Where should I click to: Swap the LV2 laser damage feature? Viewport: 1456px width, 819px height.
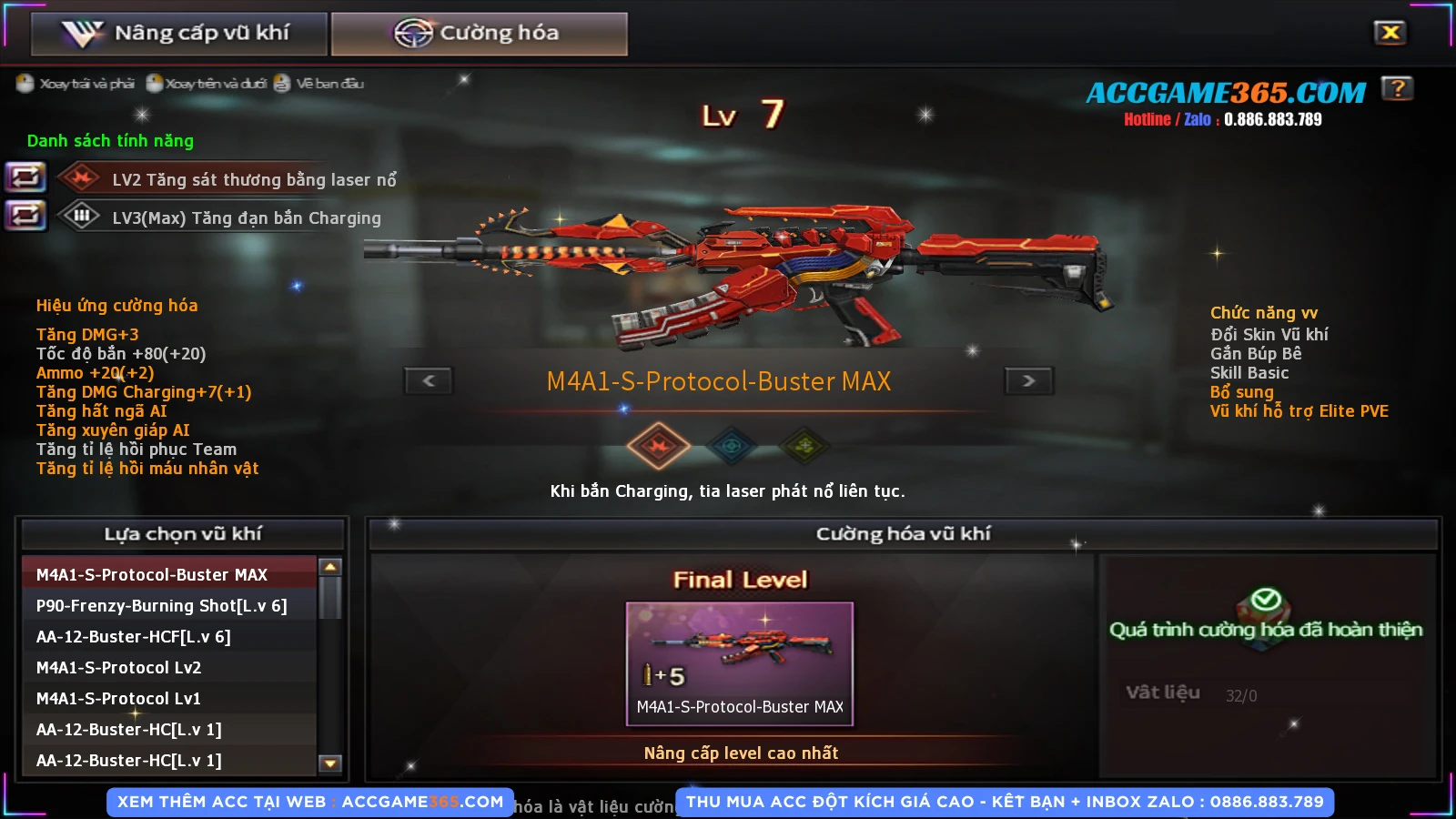[x=25, y=177]
